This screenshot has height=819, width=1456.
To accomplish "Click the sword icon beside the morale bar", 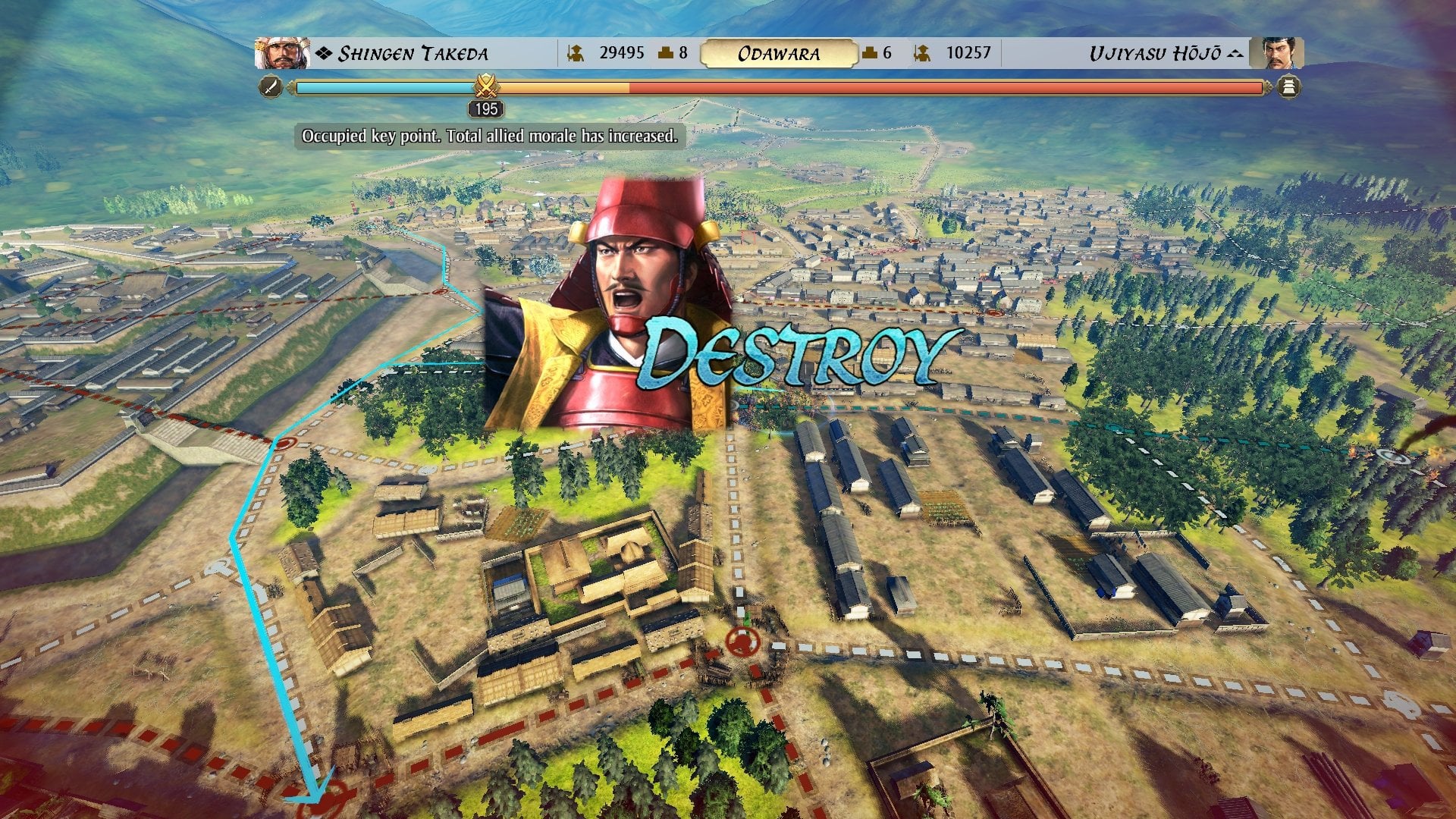I will tap(271, 87).
